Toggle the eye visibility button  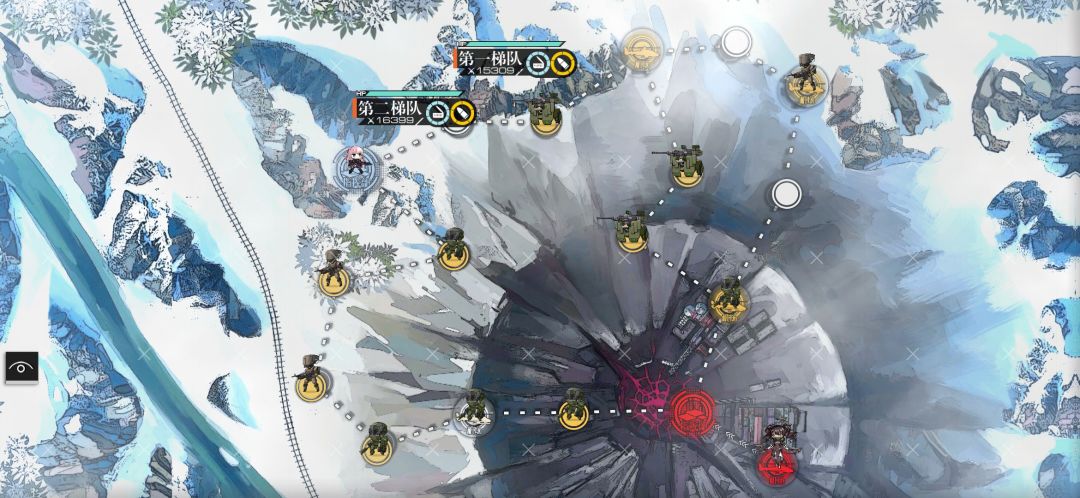[x=20, y=367]
